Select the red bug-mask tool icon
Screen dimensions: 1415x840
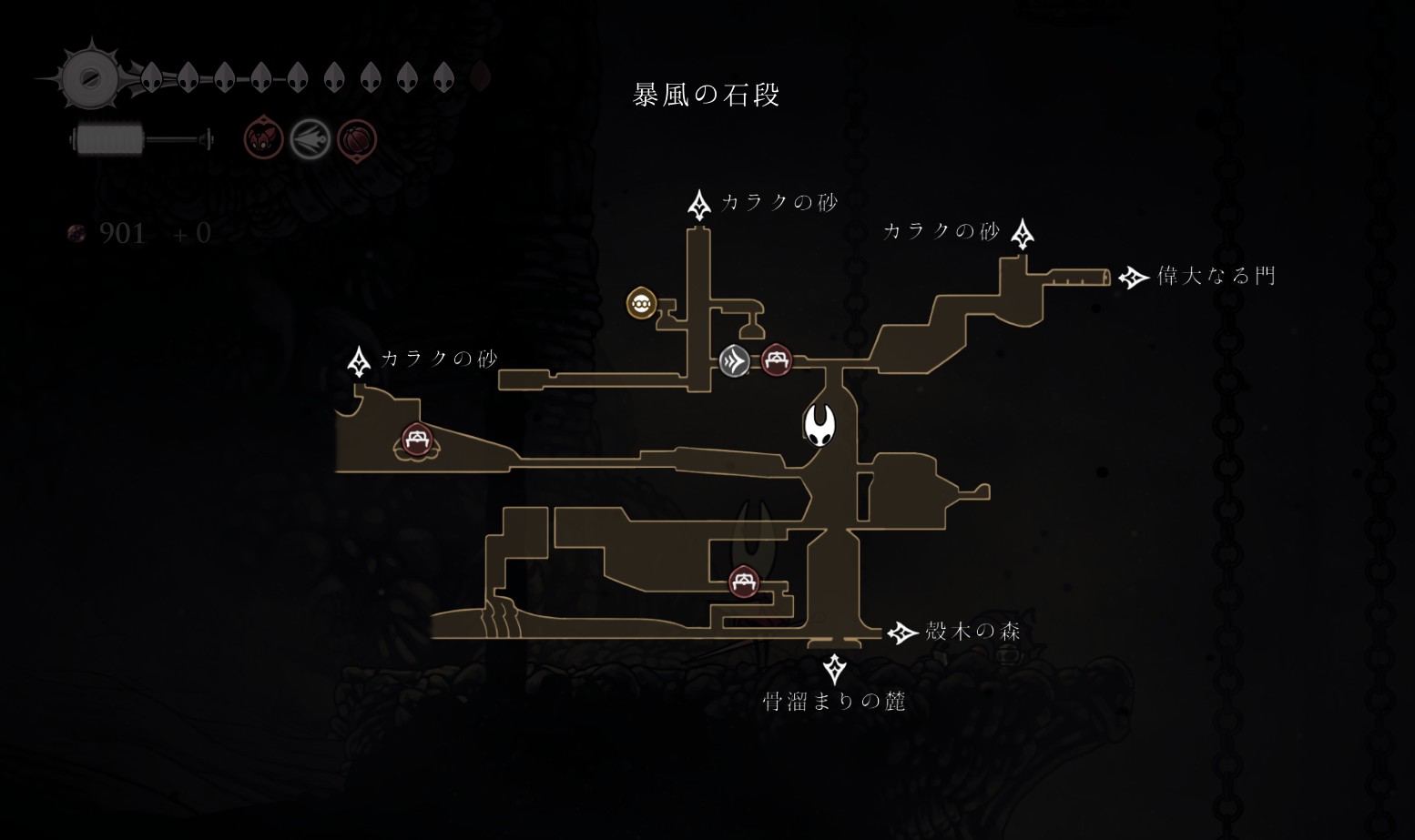(x=263, y=140)
